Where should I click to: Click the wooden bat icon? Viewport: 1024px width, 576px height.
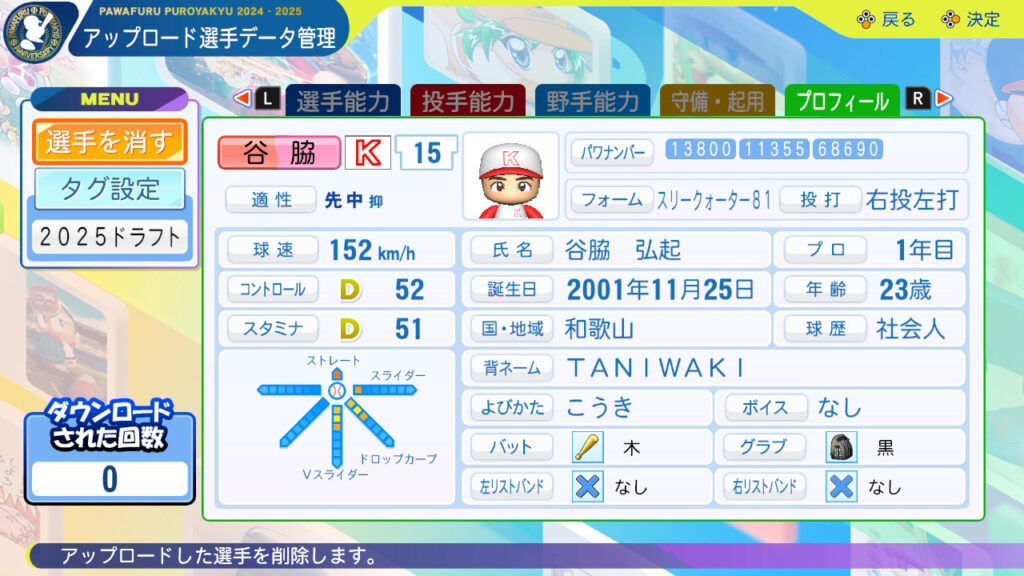587,447
